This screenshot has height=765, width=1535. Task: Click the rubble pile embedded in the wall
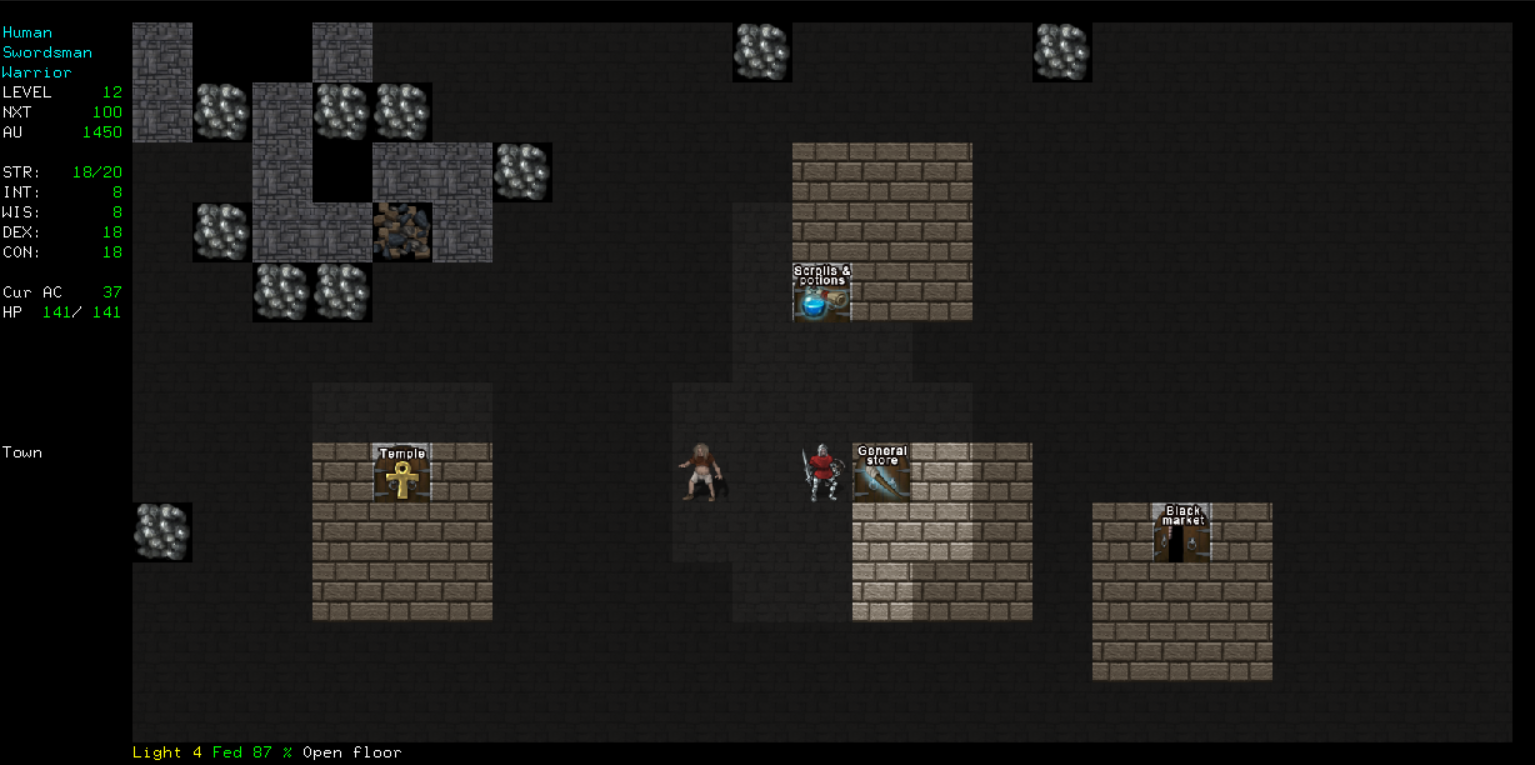(x=402, y=232)
